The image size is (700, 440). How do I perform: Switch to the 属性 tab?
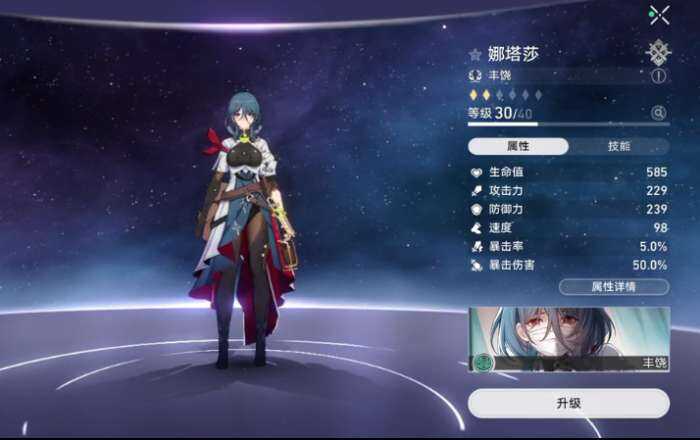pyautogui.click(x=518, y=146)
